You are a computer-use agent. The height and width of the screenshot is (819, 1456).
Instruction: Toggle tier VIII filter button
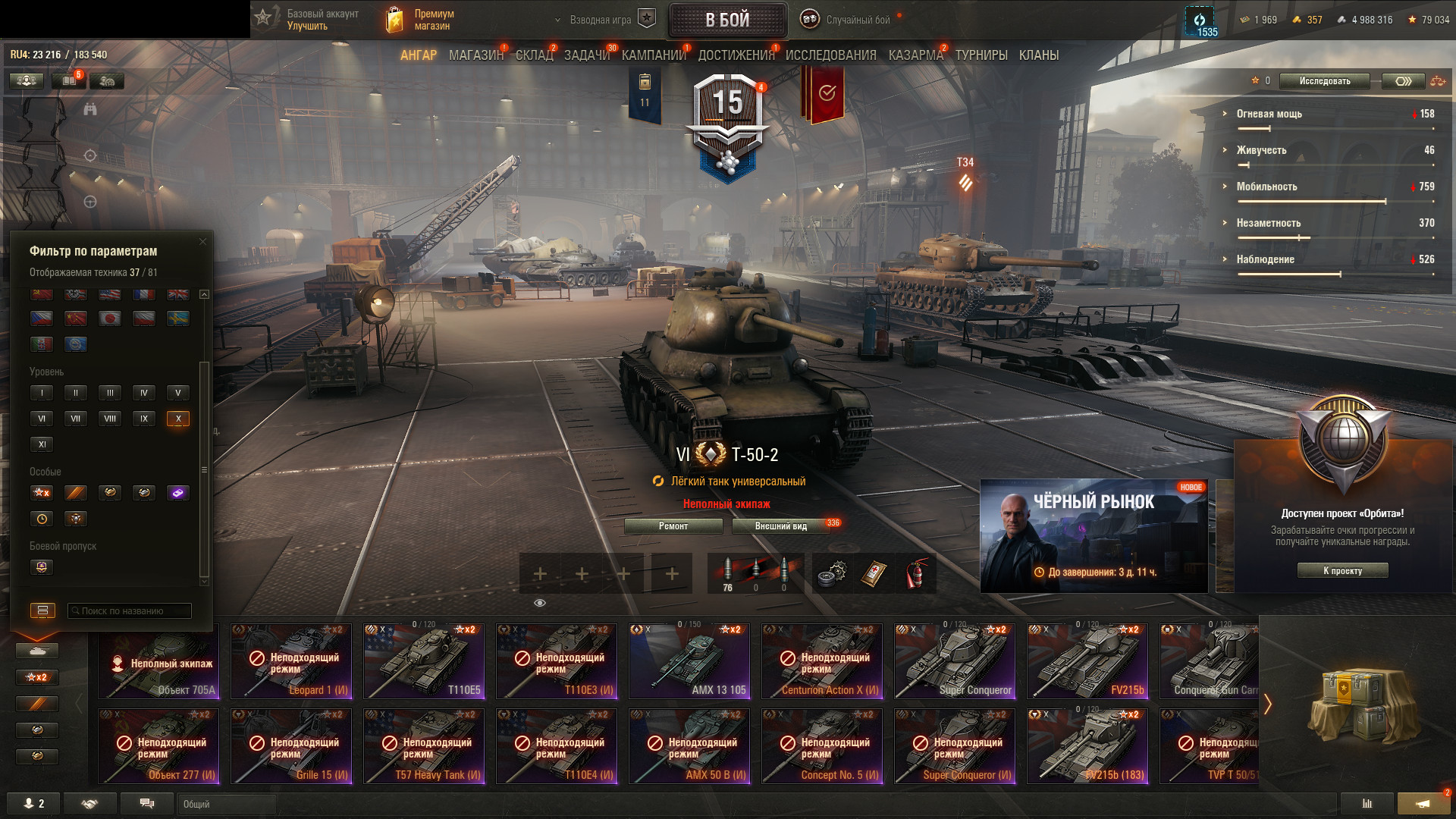(110, 419)
